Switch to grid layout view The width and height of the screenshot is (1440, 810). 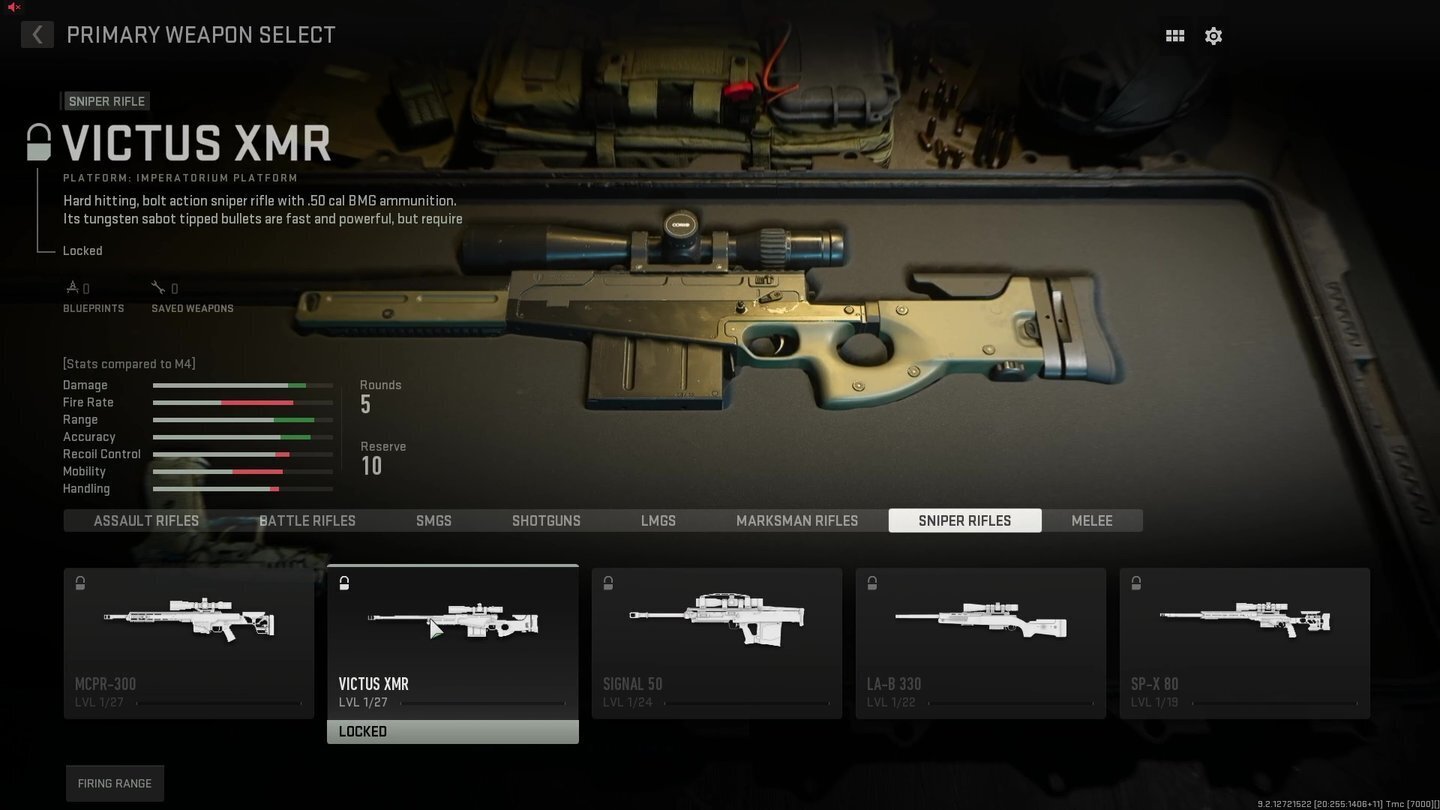[1174, 35]
